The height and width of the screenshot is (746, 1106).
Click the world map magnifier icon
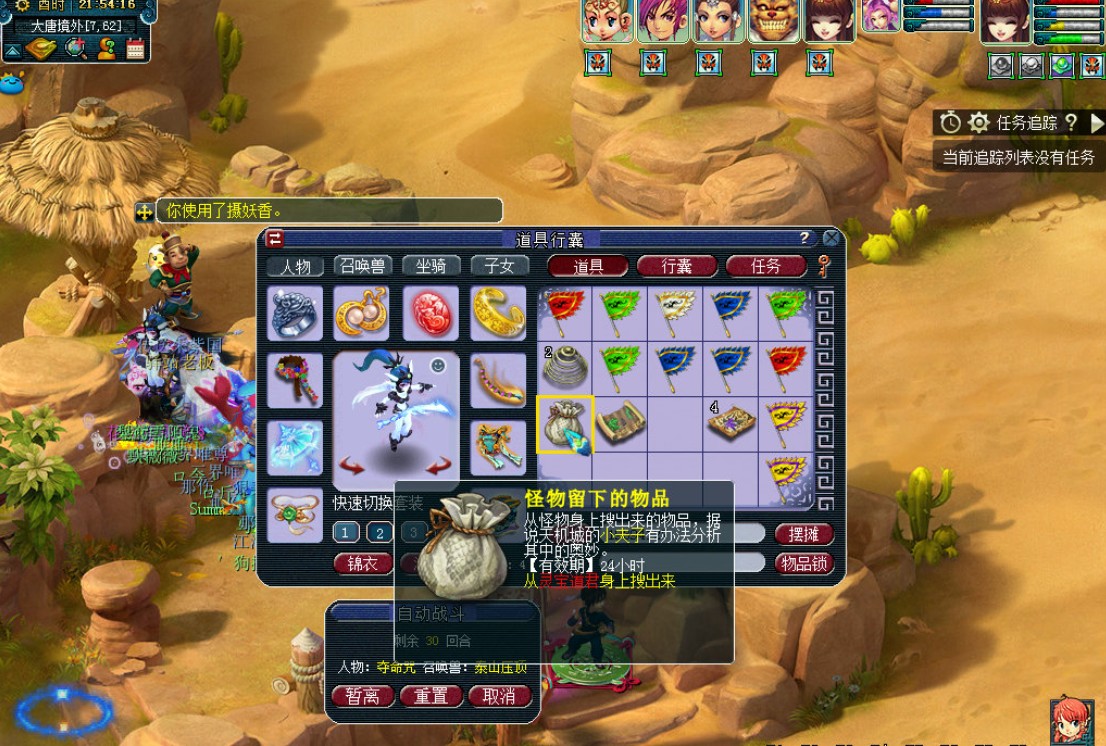(x=76, y=47)
